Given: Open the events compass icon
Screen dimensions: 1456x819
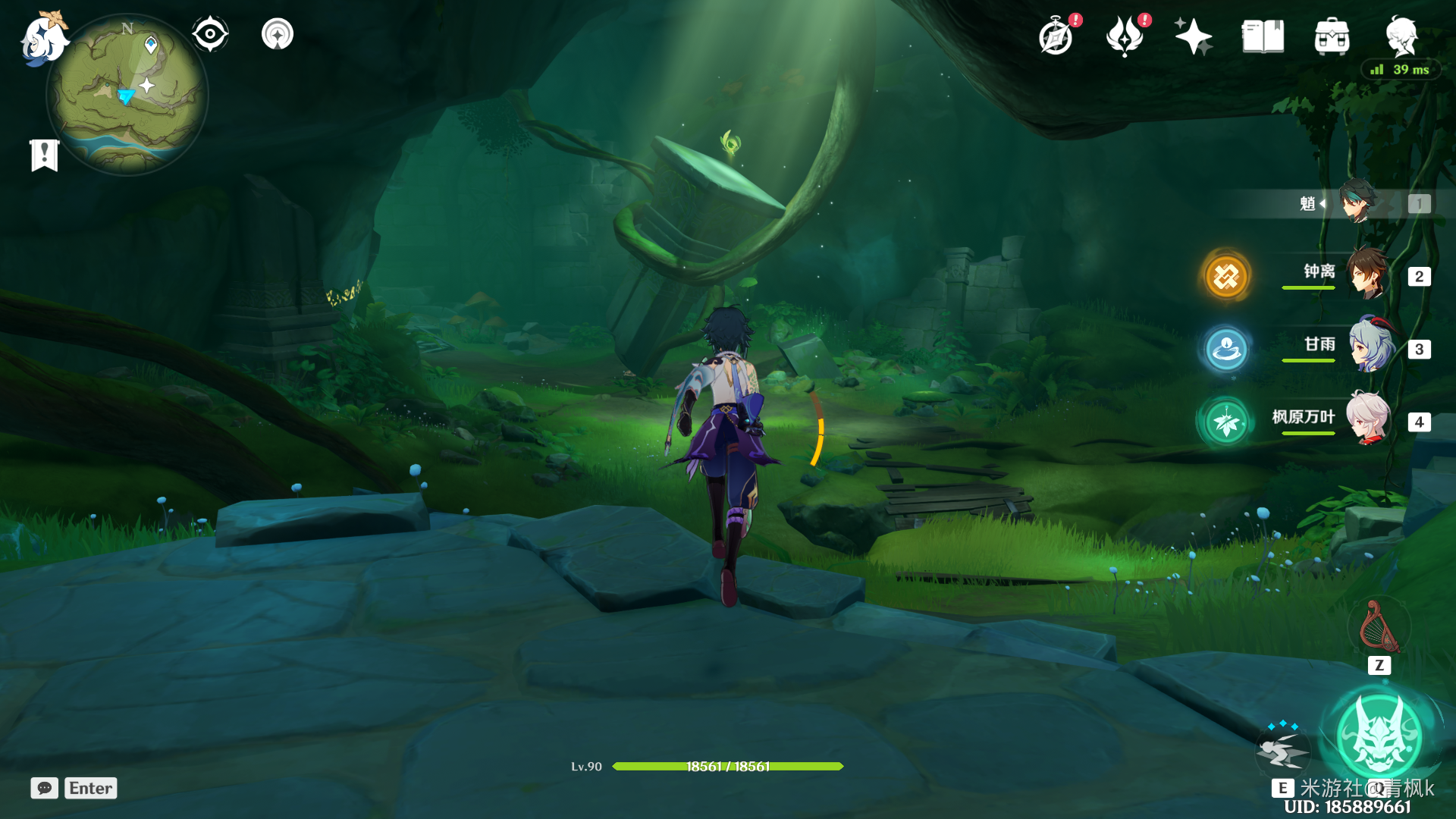Looking at the screenshot, I should 1056,36.
